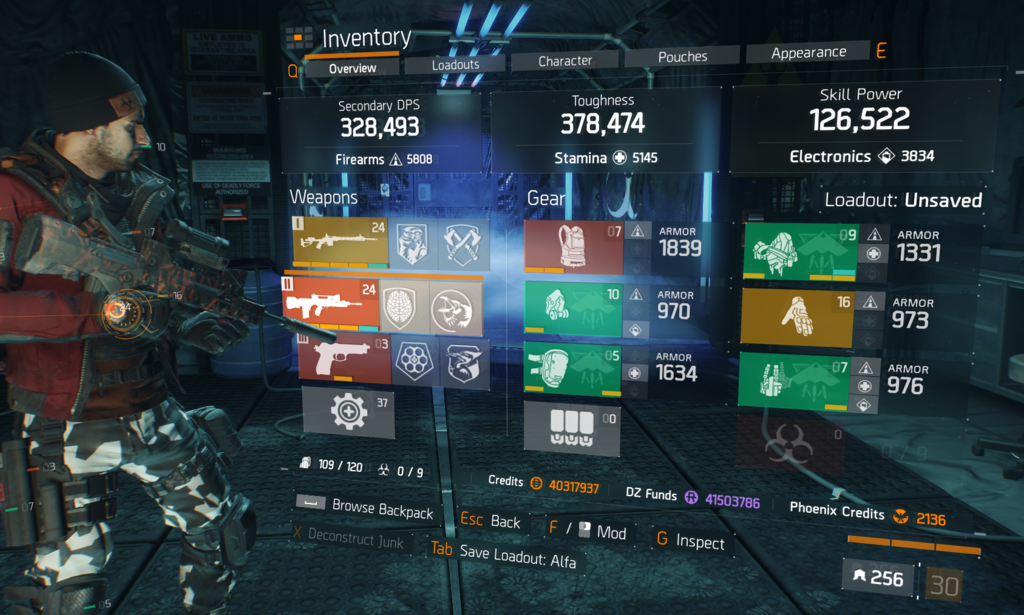Open the grey magazine pouch slot
The width and height of the screenshot is (1024, 615).
click(571, 428)
